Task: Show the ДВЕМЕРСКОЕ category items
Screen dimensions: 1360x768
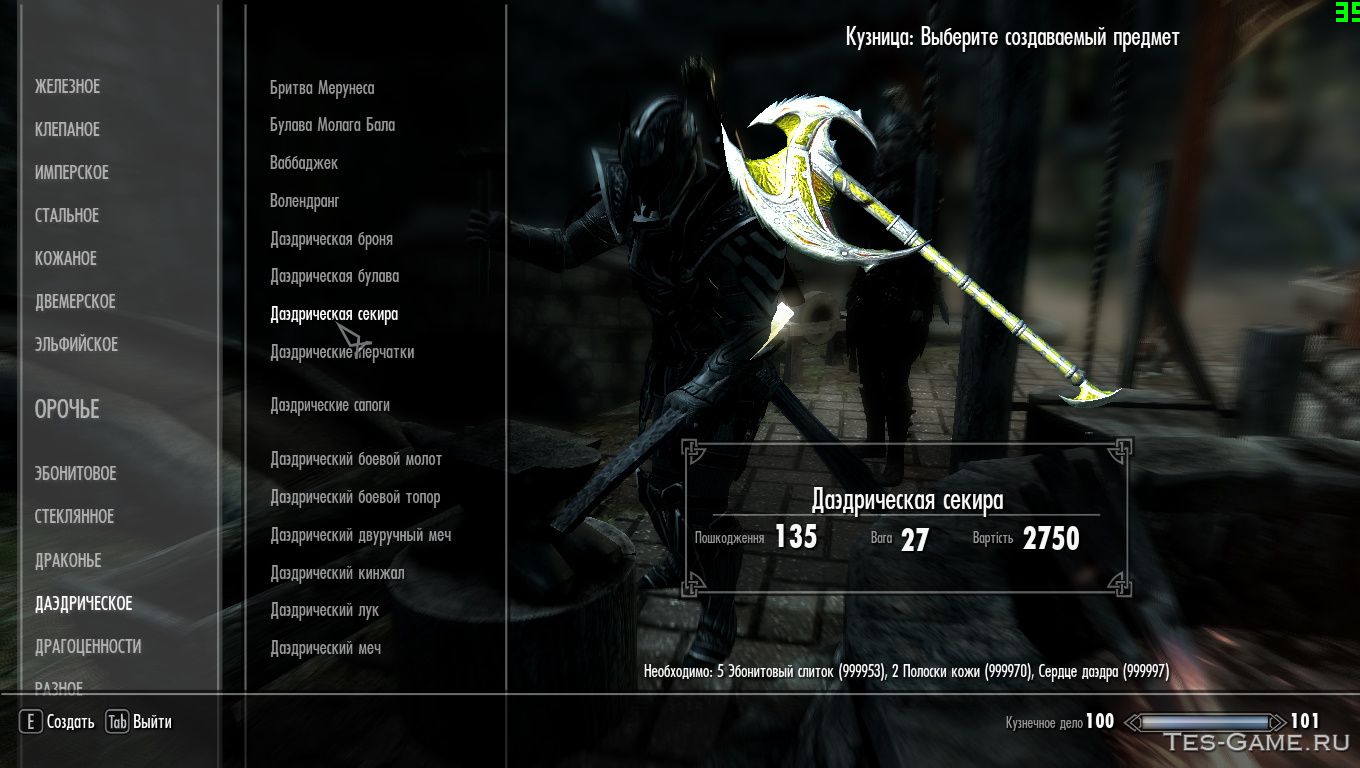Action: [75, 302]
